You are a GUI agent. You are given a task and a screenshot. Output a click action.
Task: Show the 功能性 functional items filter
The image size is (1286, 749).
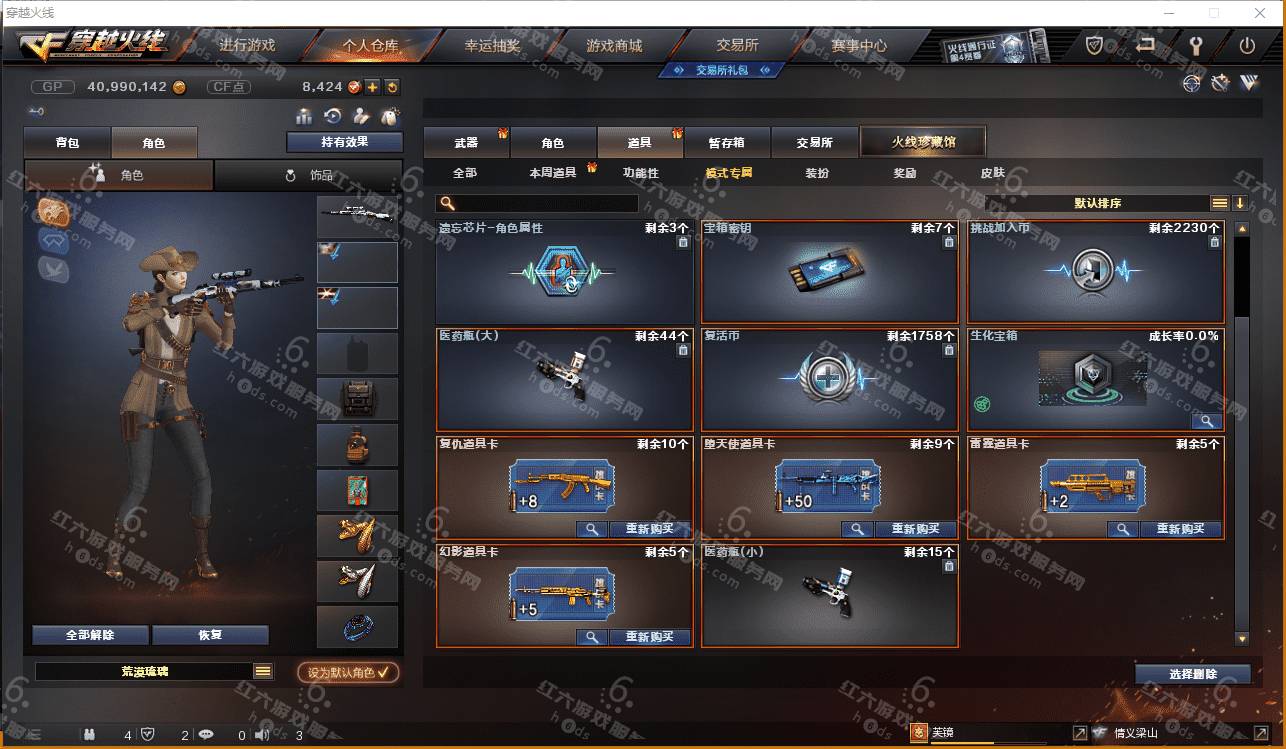[x=641, y=173]
